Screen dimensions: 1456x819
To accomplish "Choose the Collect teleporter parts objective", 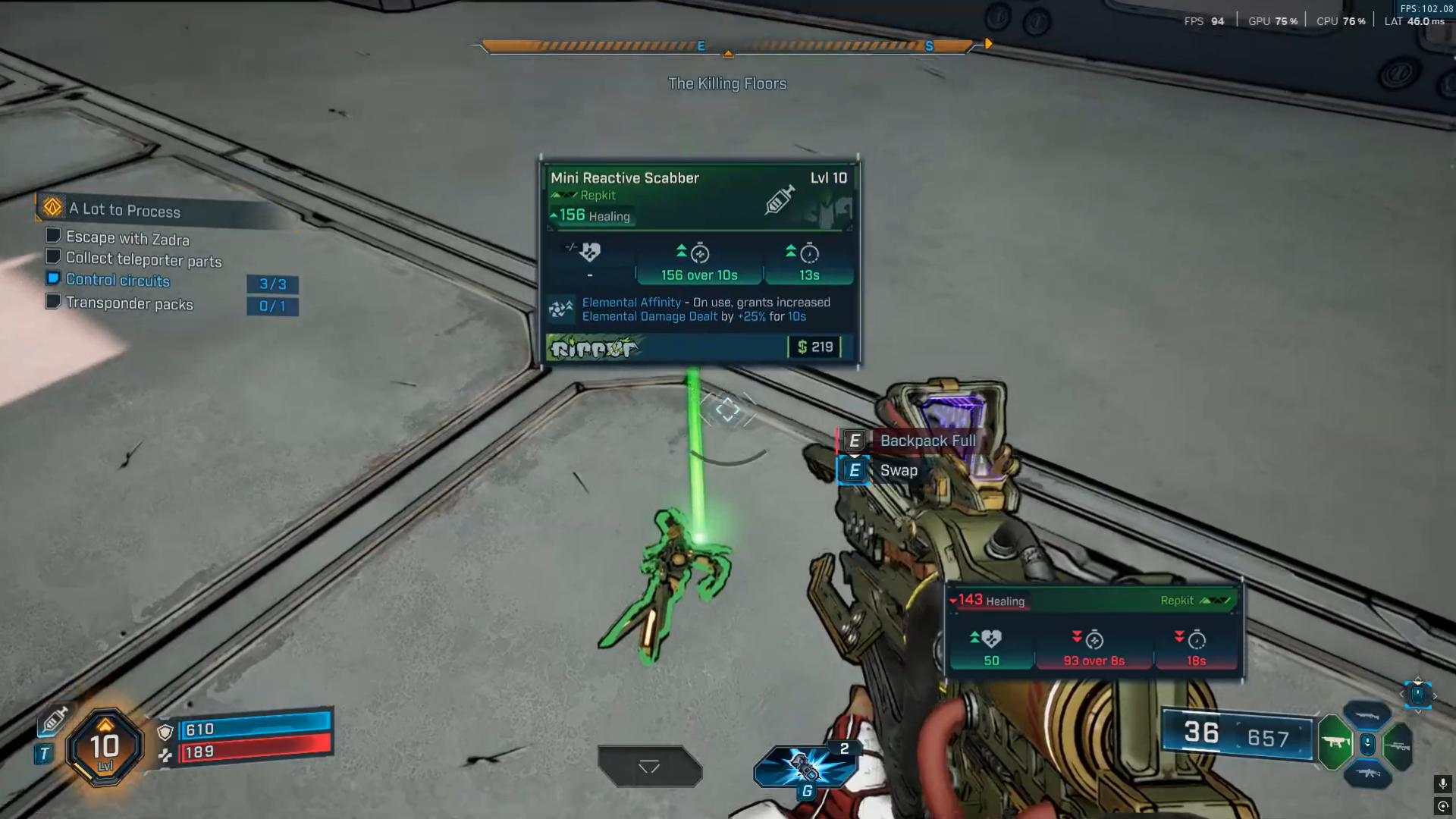I will coord(143,259).
